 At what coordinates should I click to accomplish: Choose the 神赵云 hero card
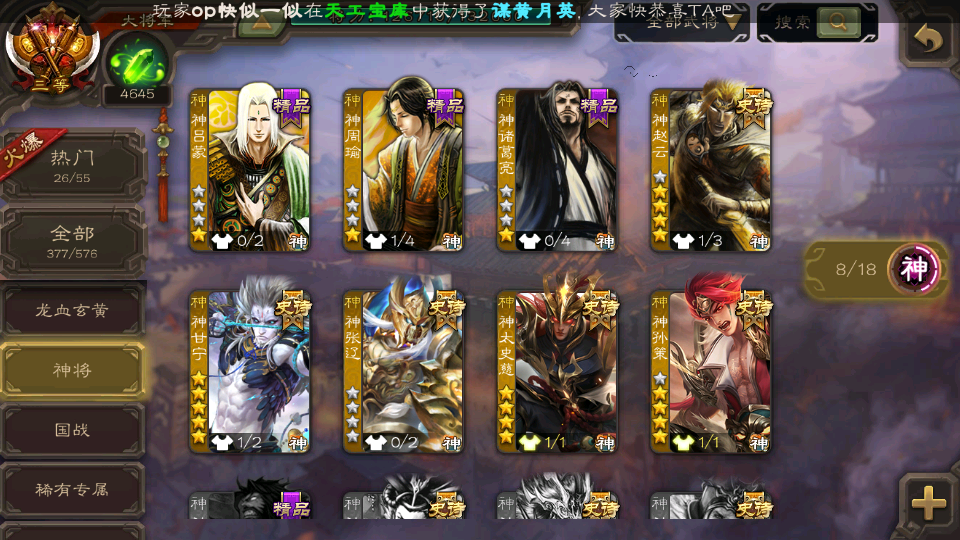pos(711,168)
